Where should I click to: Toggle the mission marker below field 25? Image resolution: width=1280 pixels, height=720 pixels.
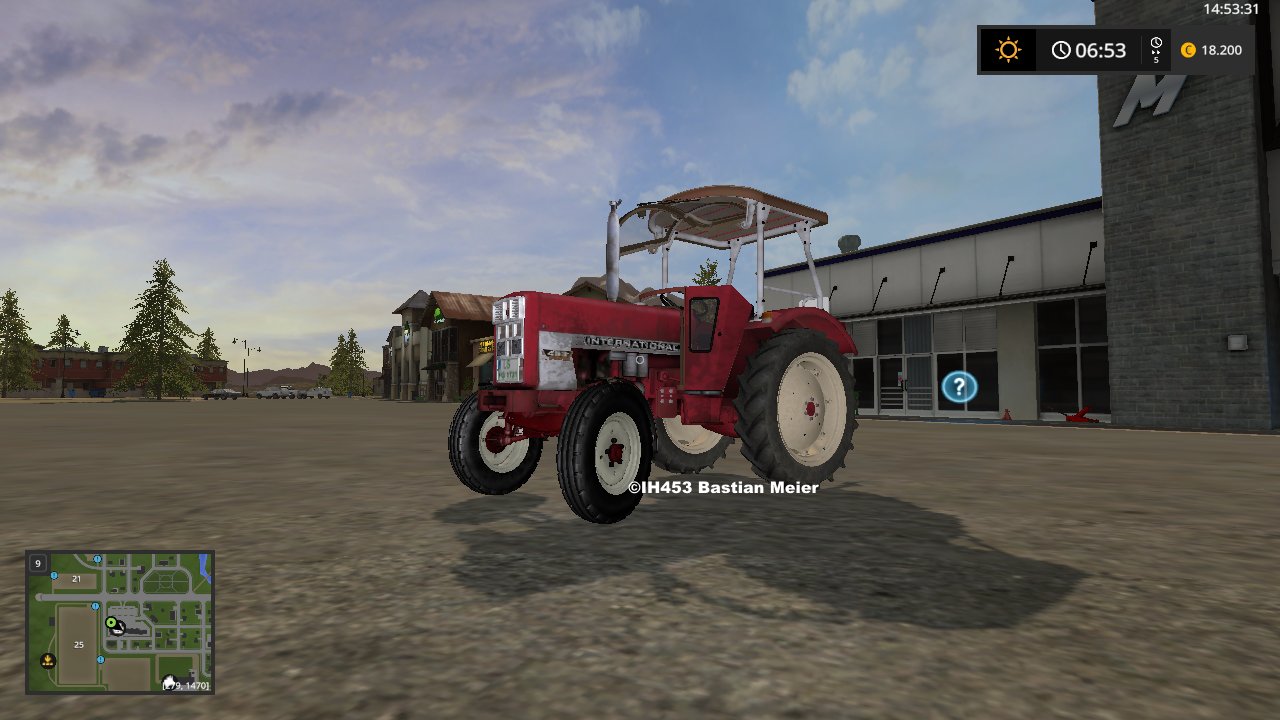point(100,660)
